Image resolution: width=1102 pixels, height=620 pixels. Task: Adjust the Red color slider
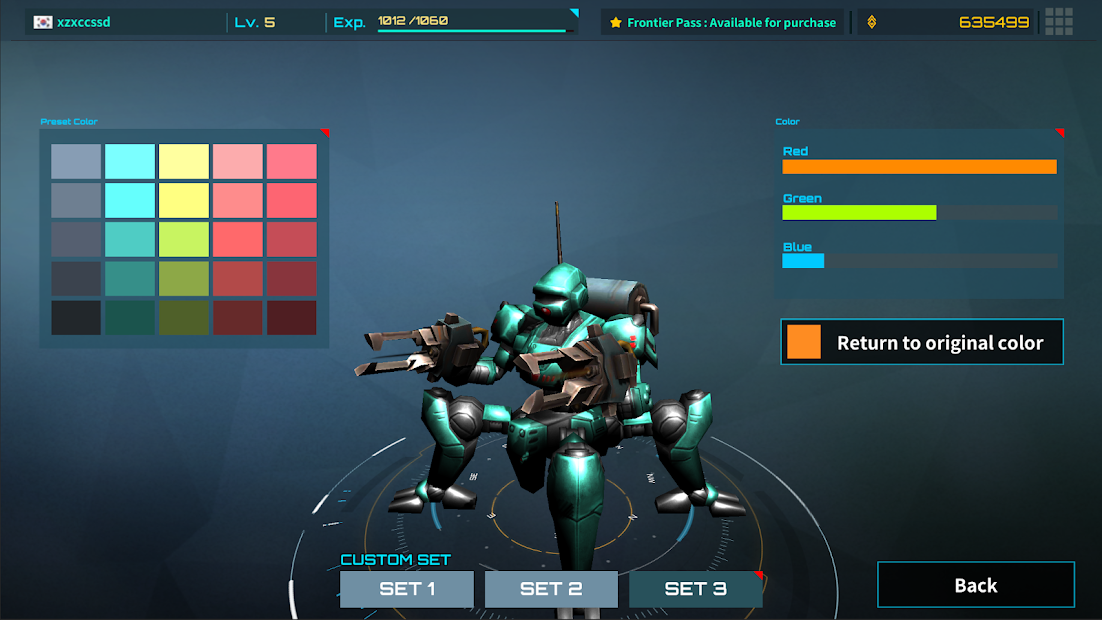coord(919,167)
